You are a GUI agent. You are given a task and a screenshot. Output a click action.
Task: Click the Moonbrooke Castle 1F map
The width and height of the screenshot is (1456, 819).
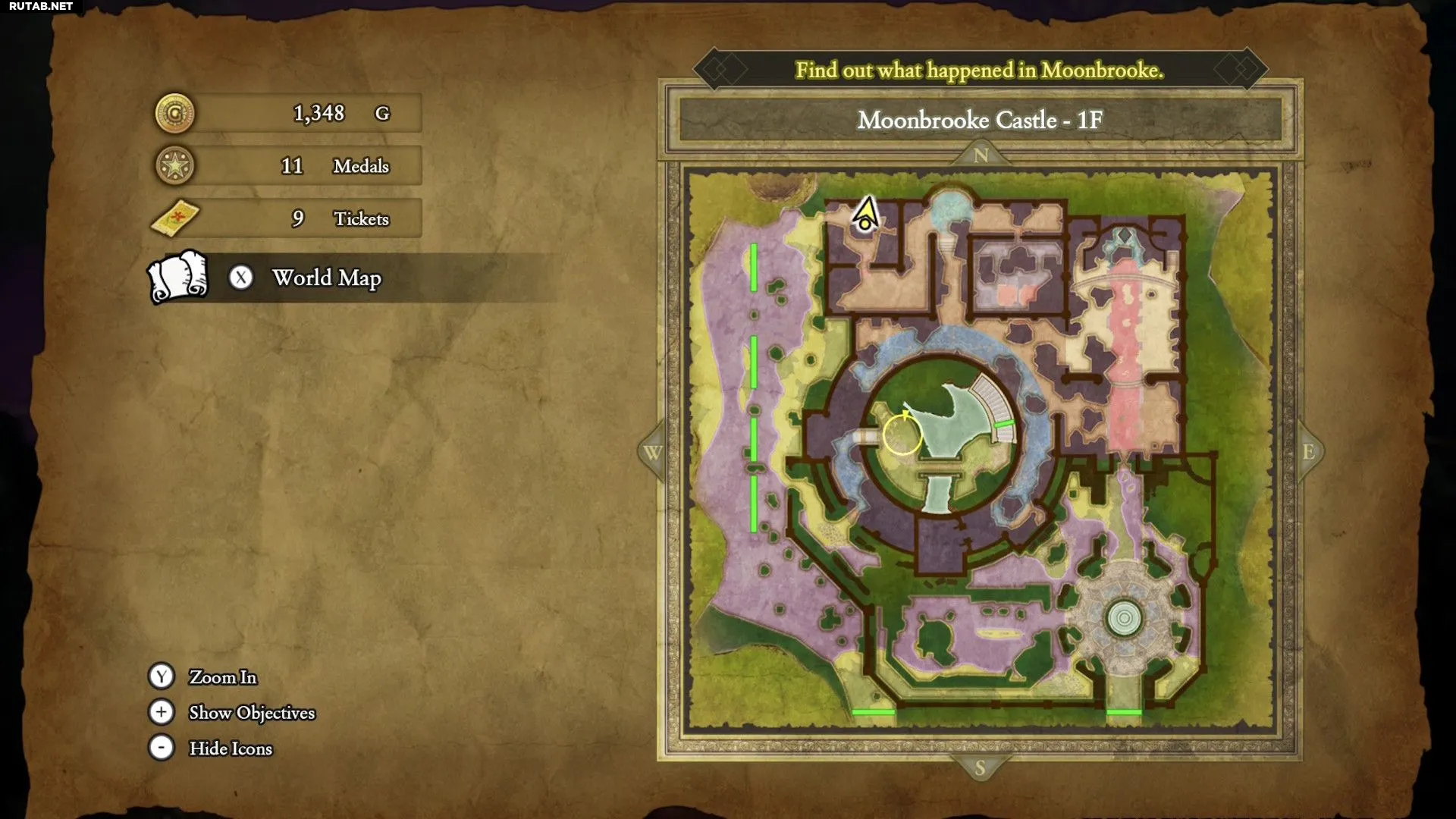(981, 447)
